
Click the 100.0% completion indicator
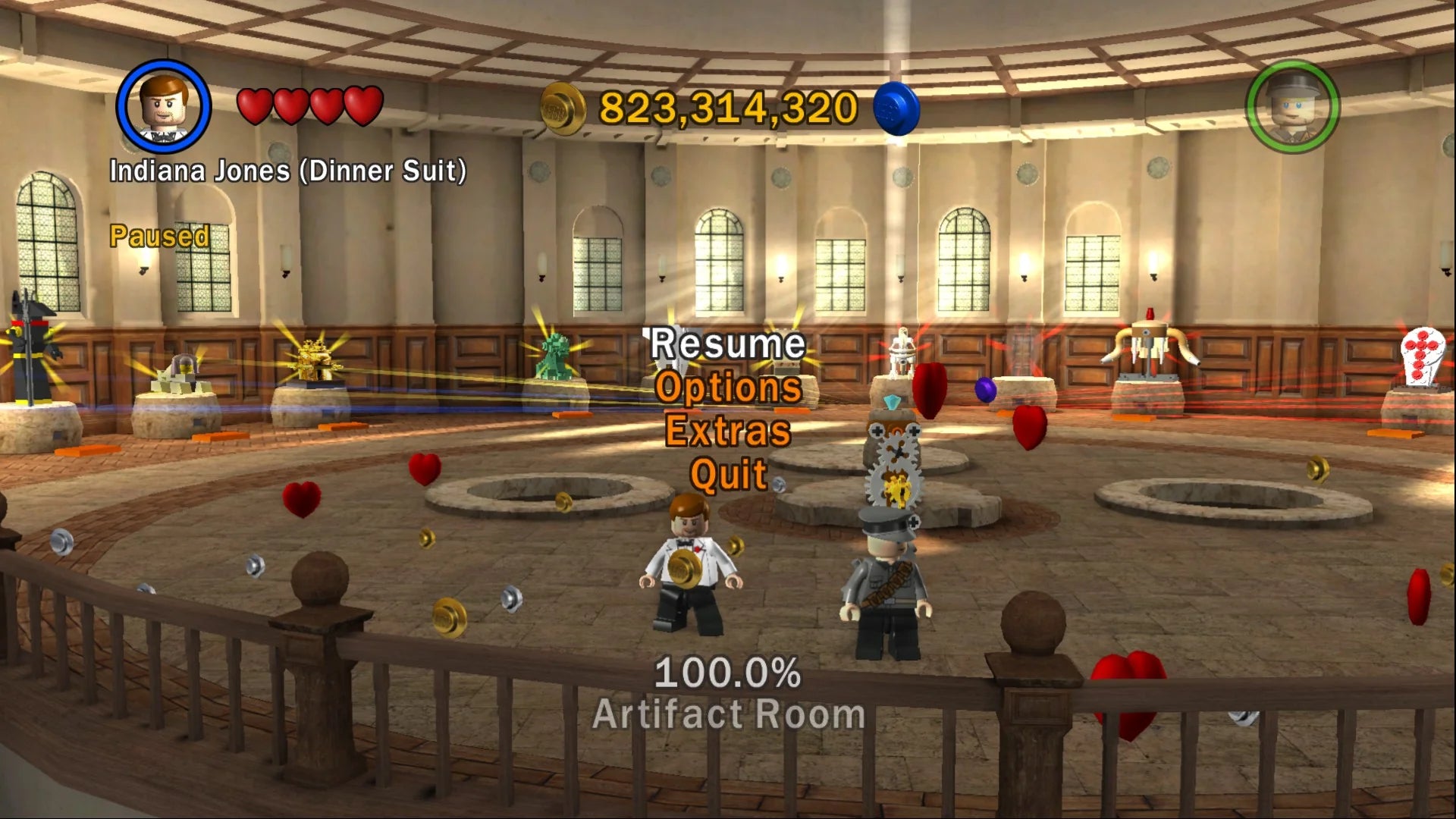pos(726,671)
